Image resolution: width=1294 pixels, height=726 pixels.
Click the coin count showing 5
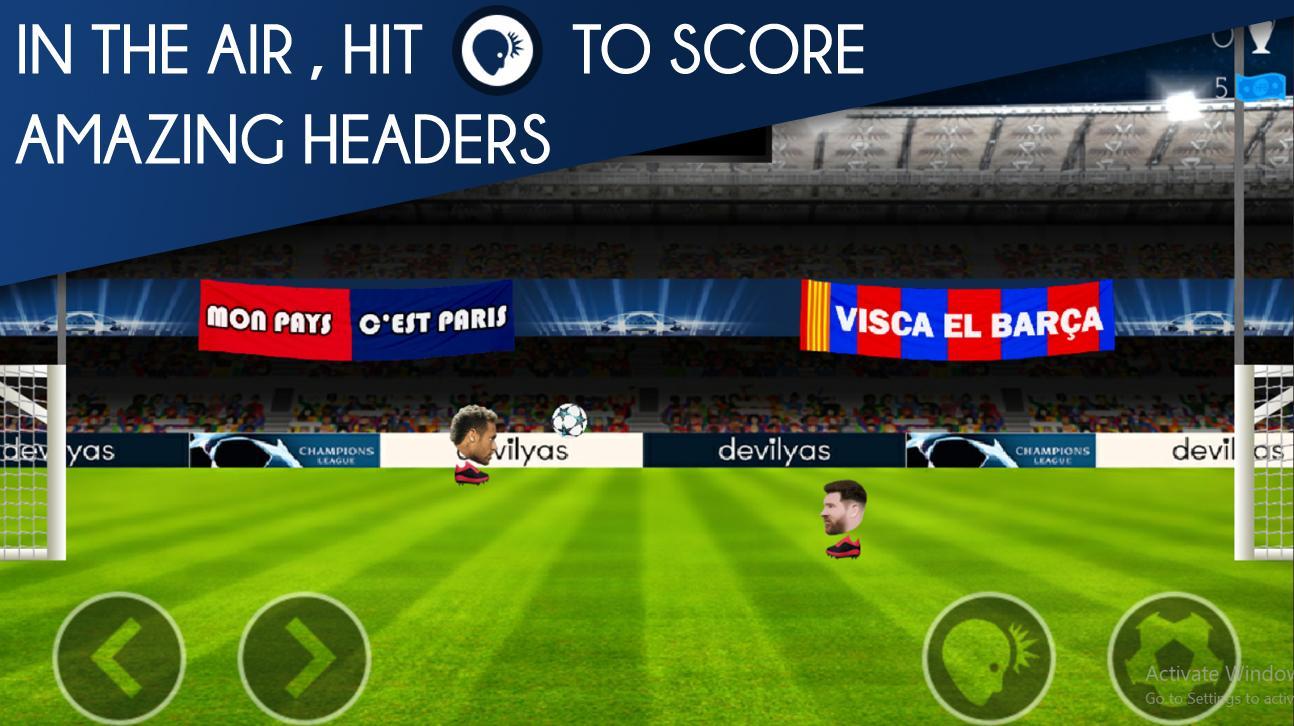pos(1223,87)
